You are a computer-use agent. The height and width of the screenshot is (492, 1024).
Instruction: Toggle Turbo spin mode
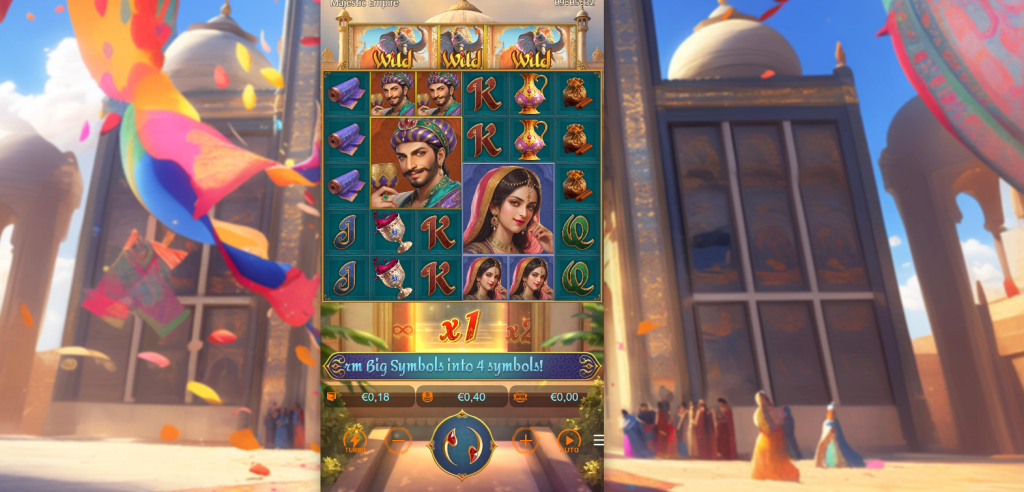click(x=355, y=440)
